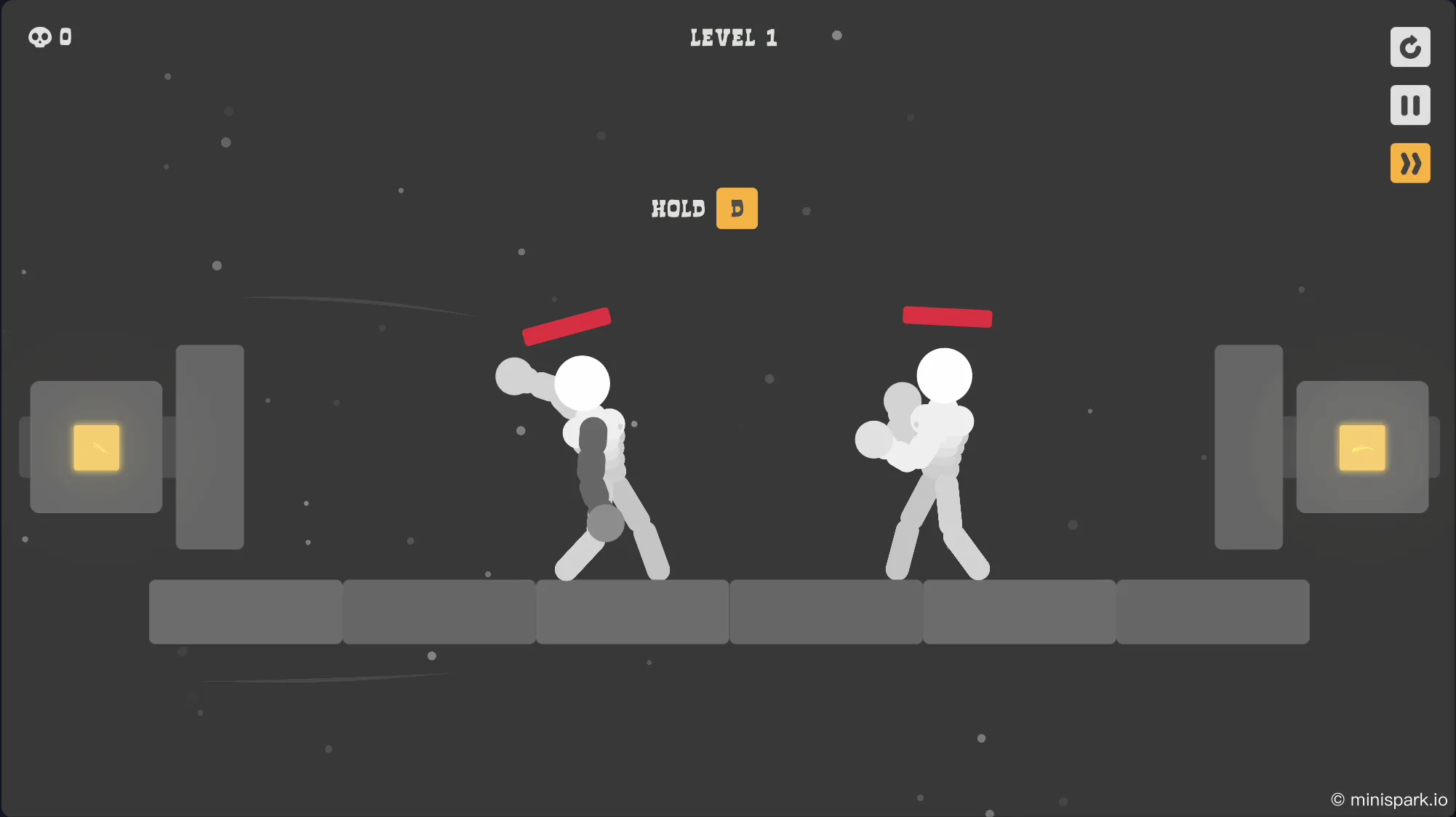1456x817 pixels.
Task: Click the enemy's red health bar
Action: pos(947,315)
